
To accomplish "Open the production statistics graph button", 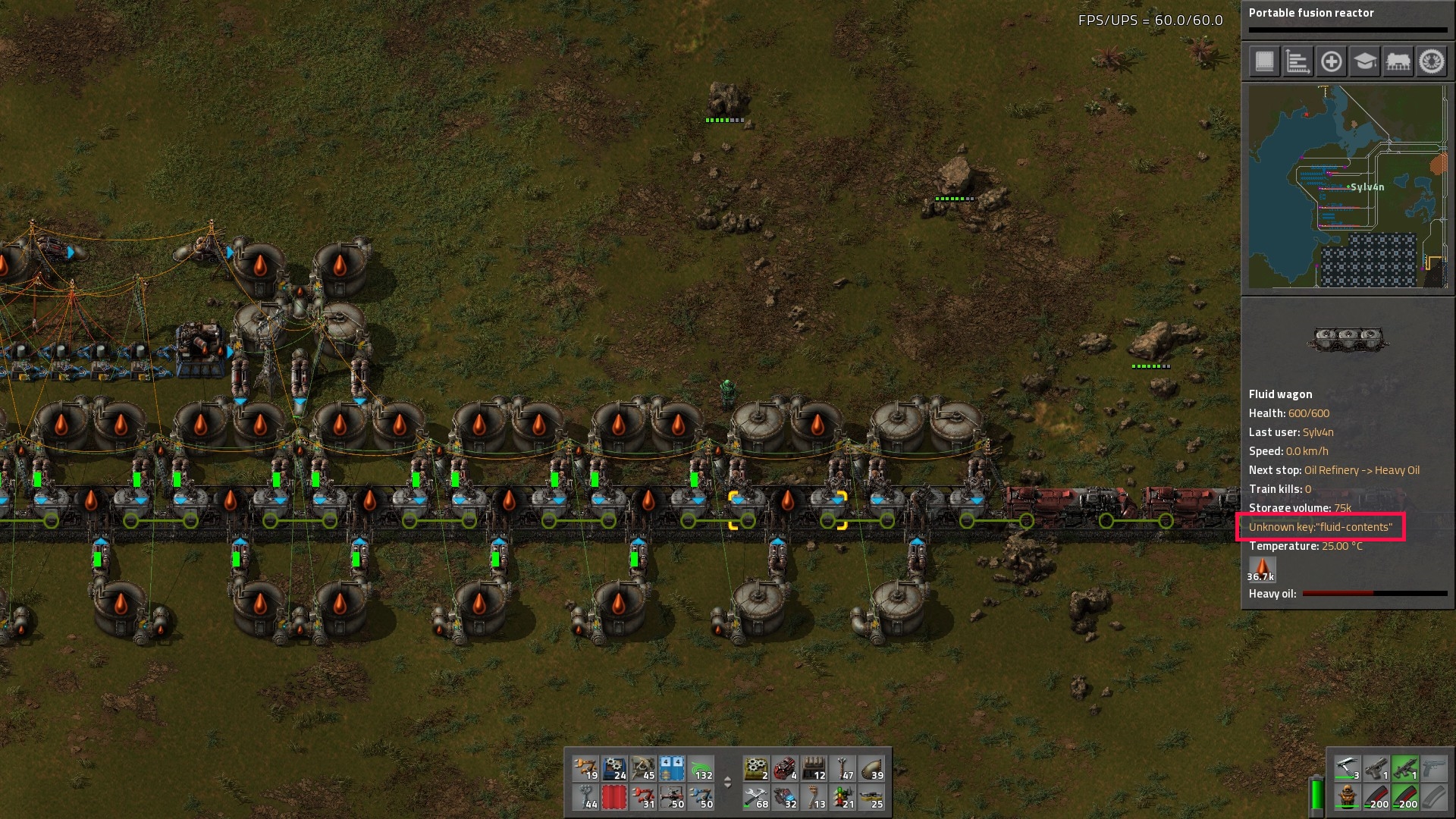I will [x=1298, y=61].
